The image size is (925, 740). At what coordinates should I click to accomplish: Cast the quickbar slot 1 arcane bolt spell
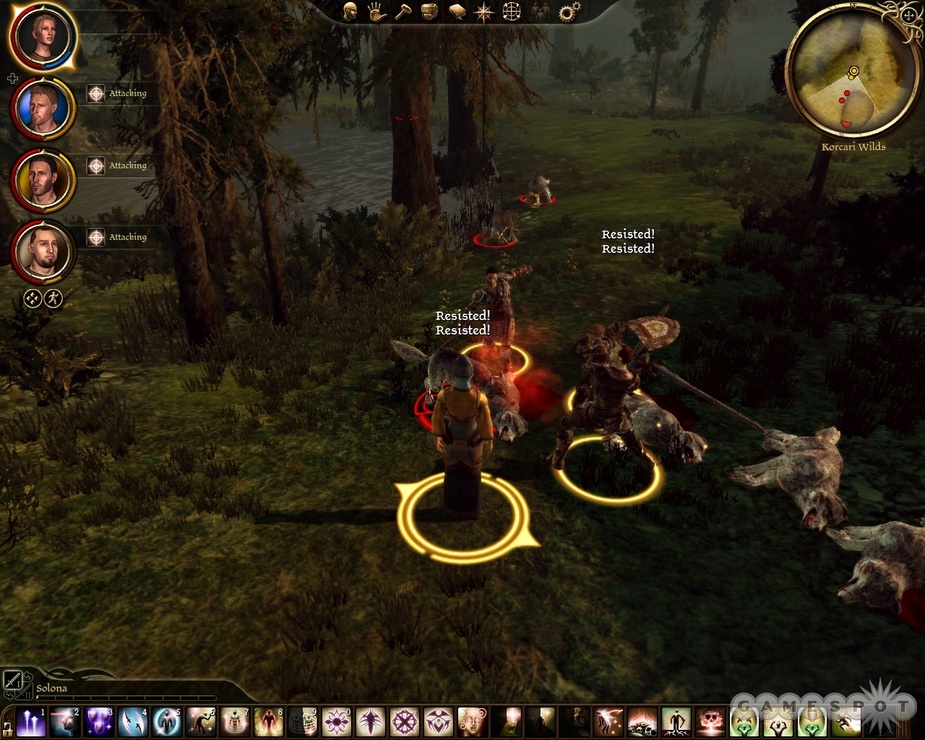pos(31,722)
